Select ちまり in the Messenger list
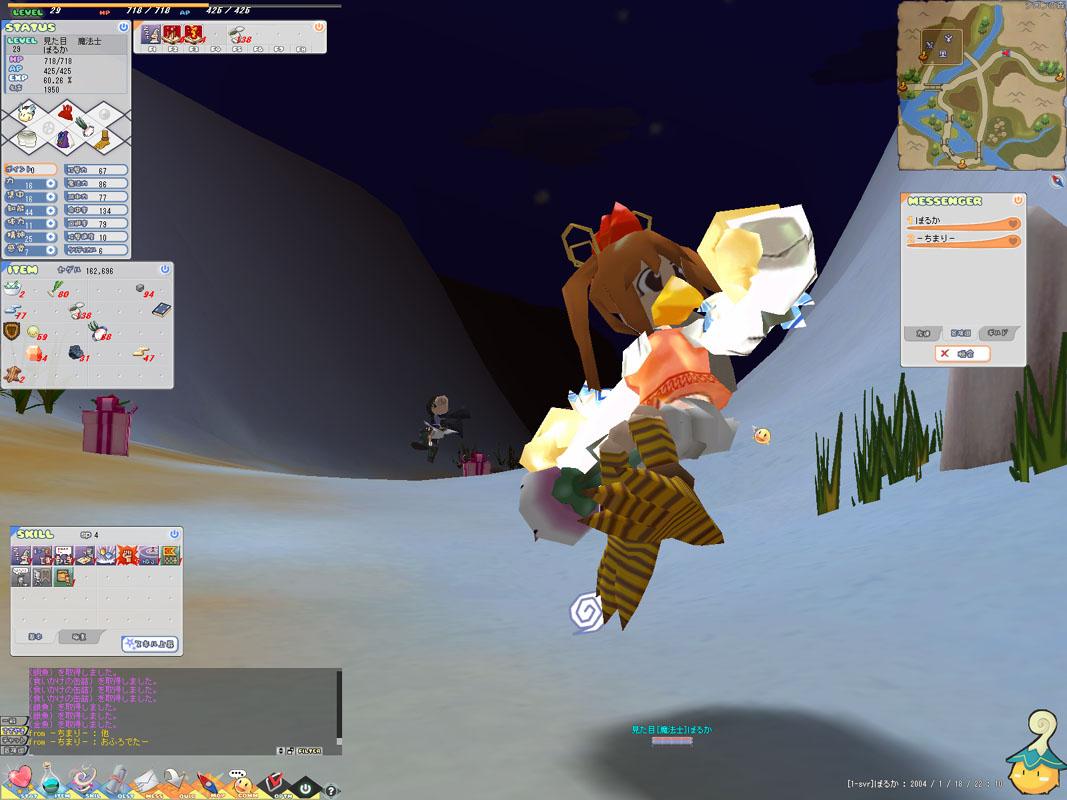 (x=963, y=240)
